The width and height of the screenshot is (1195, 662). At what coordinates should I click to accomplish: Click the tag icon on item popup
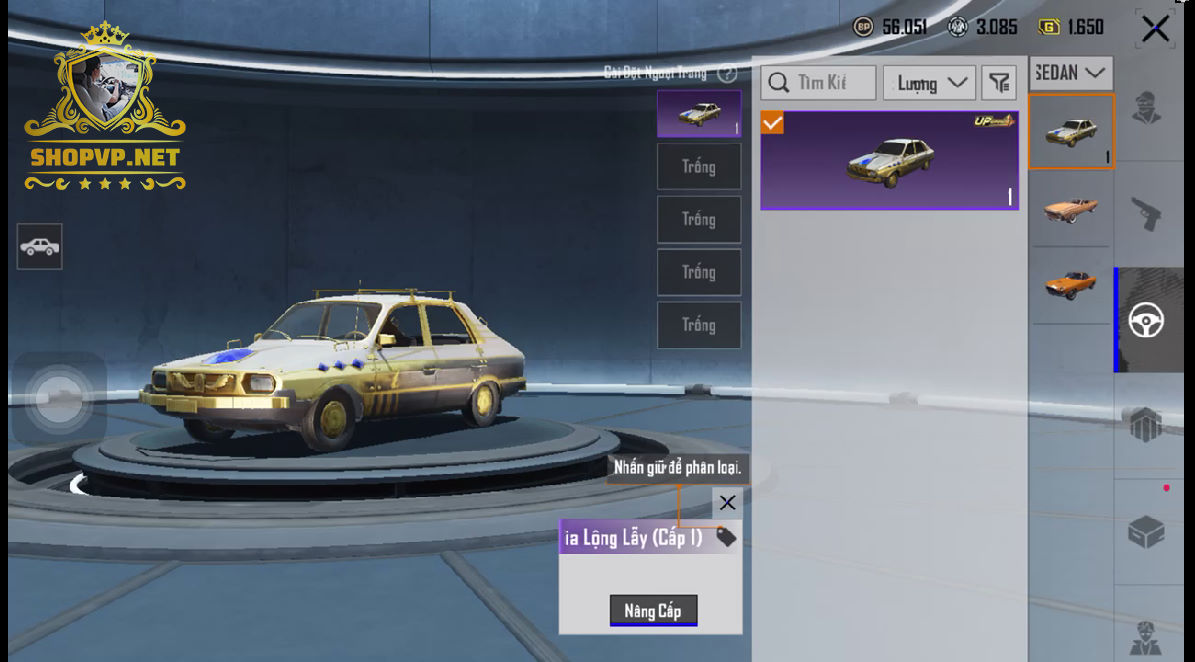click(726, 538)
